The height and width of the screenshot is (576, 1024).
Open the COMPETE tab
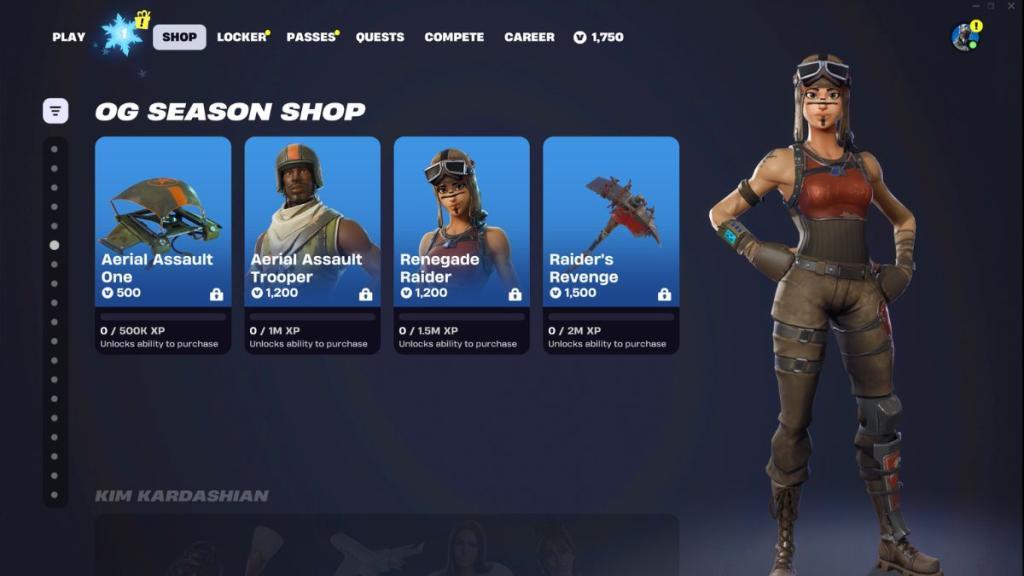coord(454,37)
